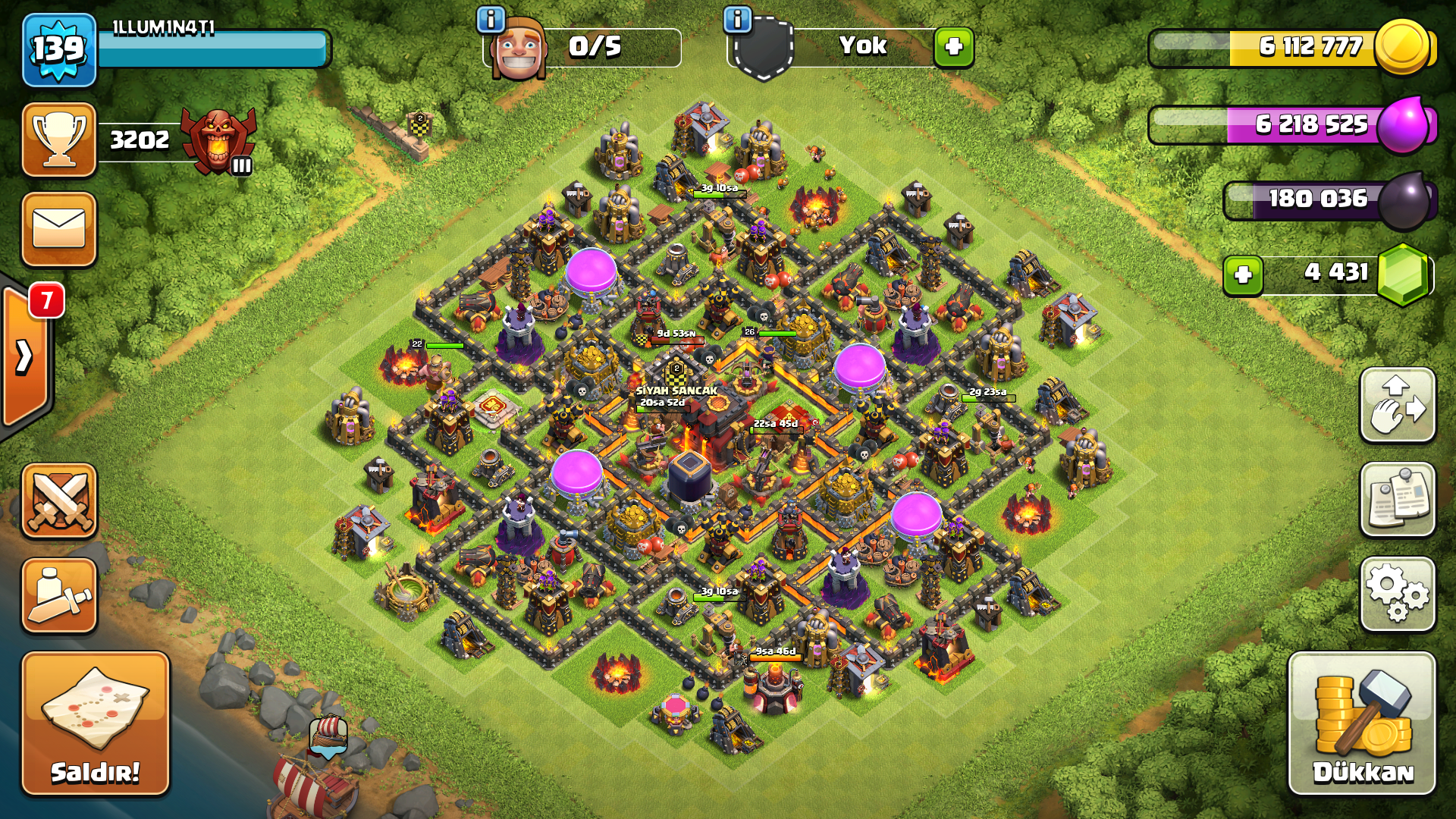
Task: Open the Dükkan shop
Action: (1362, 723)
